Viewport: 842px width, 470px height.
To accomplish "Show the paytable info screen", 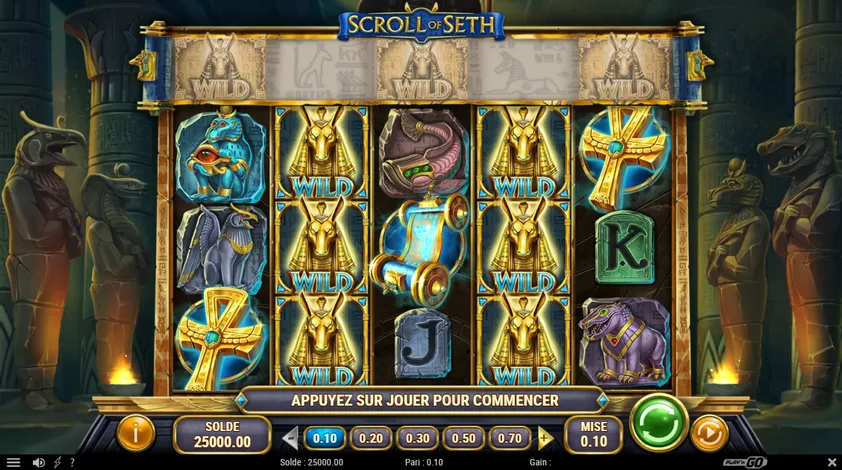I will [134, 433].
